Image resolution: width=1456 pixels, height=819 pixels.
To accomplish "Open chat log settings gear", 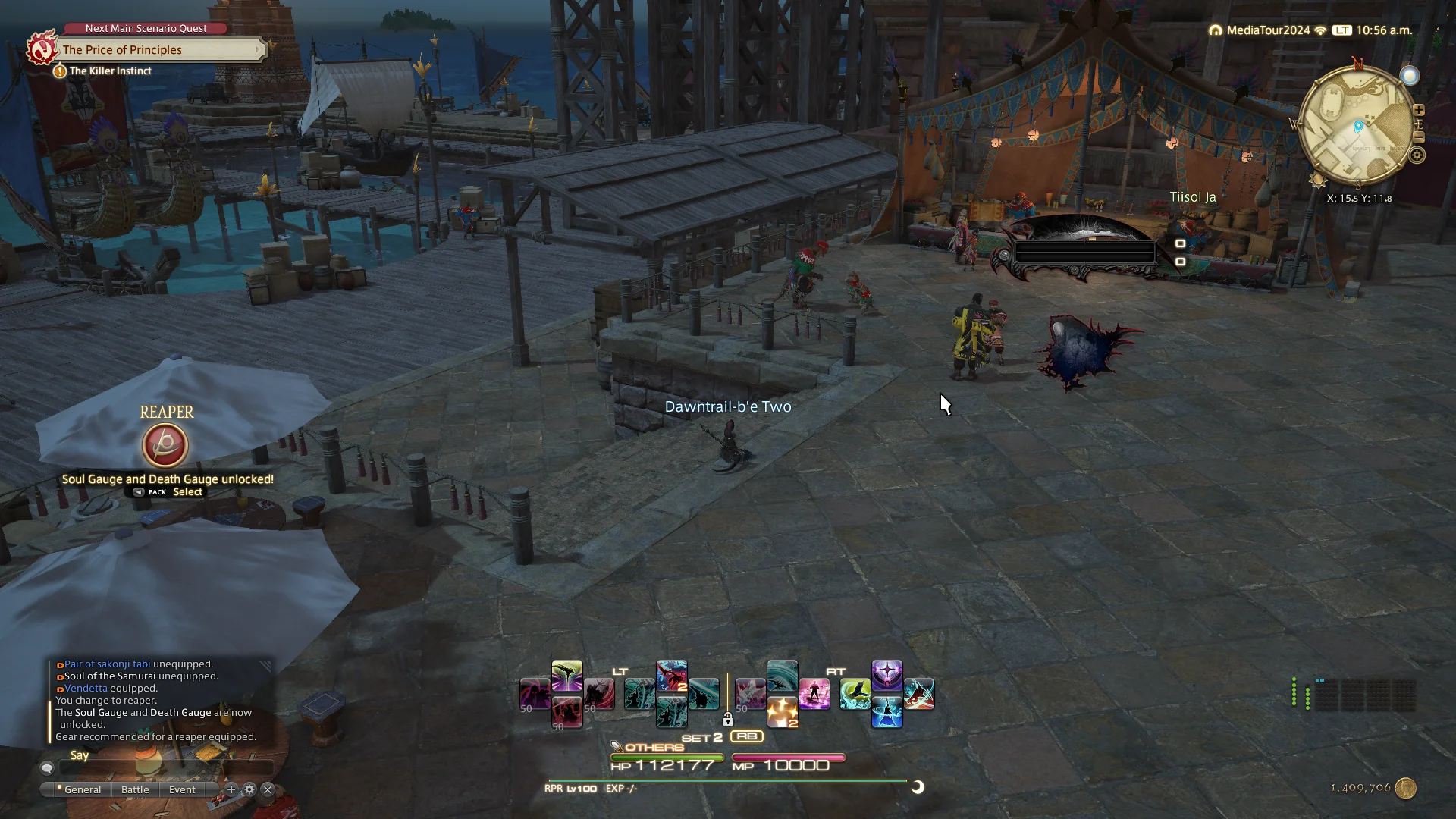I will click(249, 789).
